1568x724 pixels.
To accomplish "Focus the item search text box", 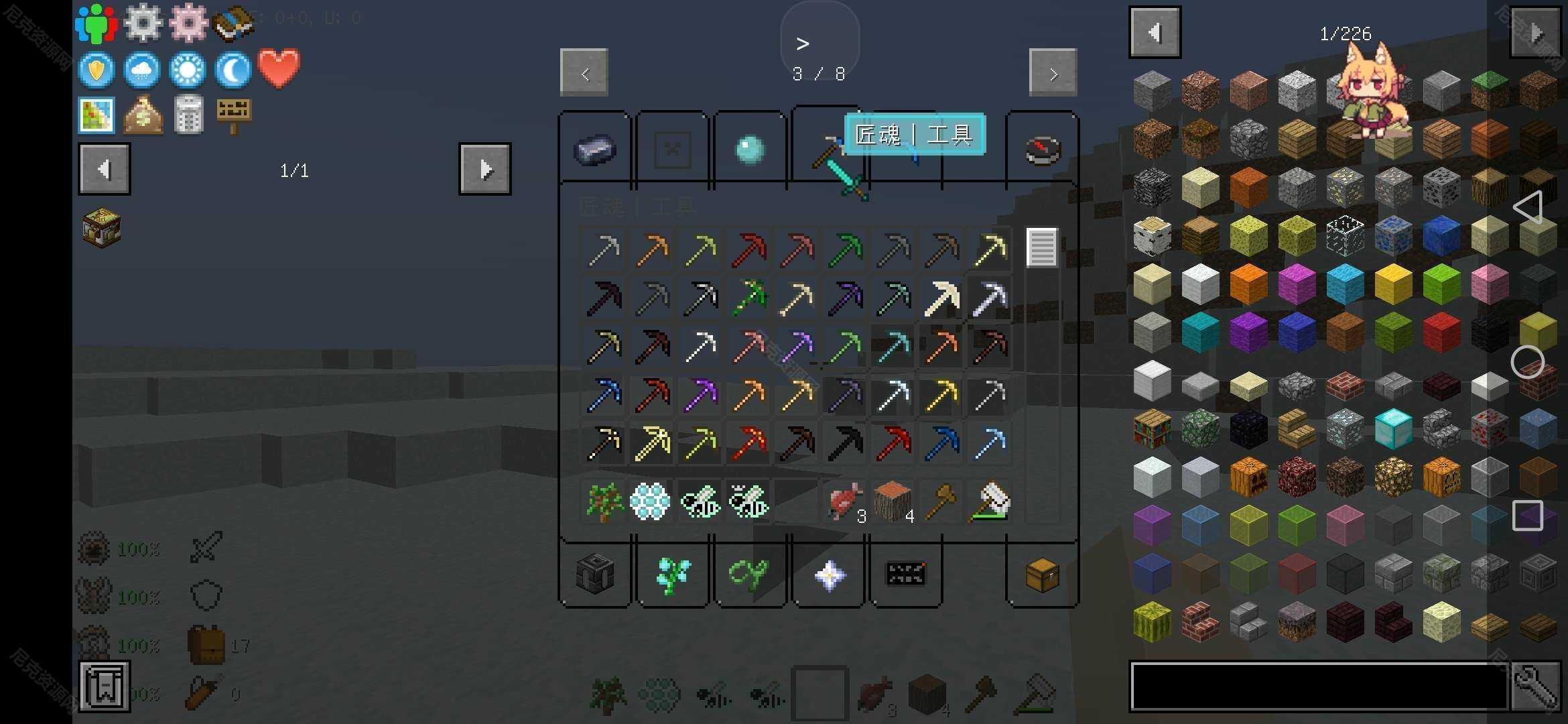I will pyautogui.click(x=1319, y=686).
